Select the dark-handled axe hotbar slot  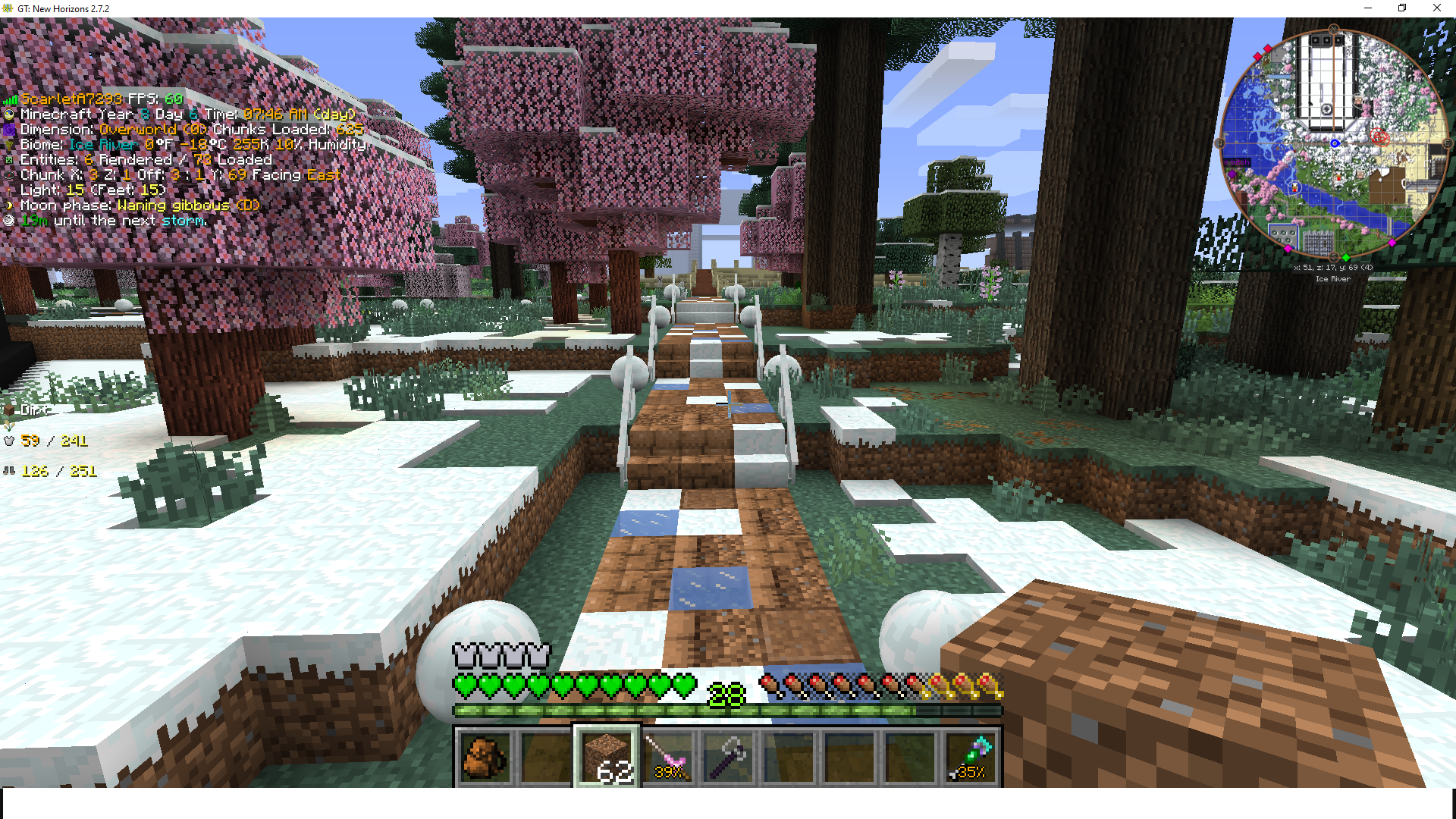click(x=728, y=756)
